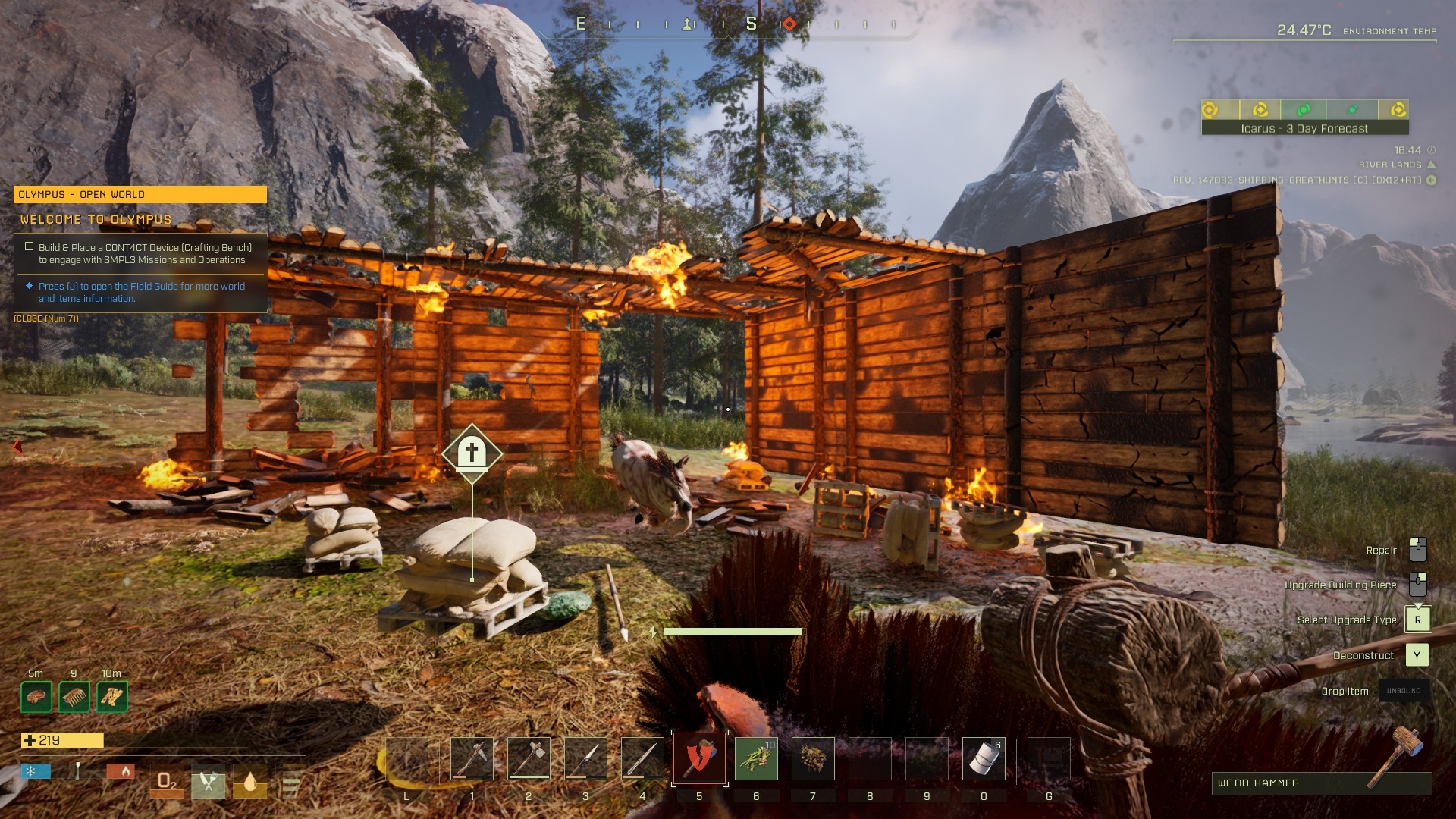Open the Olympus - Open World mission header

[x=140, y=195]
